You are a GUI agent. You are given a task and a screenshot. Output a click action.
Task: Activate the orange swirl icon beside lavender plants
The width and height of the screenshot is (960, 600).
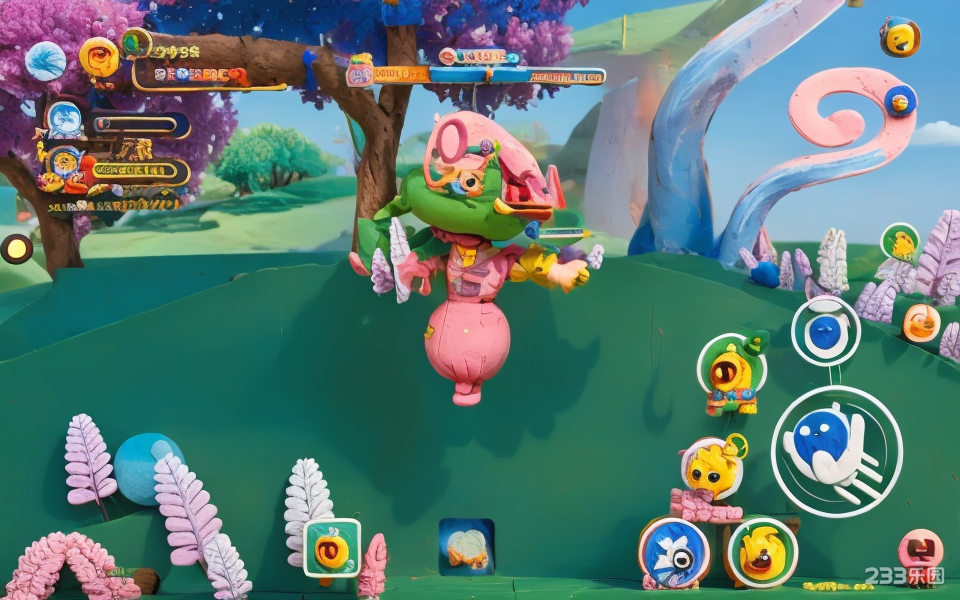[921, 322]
